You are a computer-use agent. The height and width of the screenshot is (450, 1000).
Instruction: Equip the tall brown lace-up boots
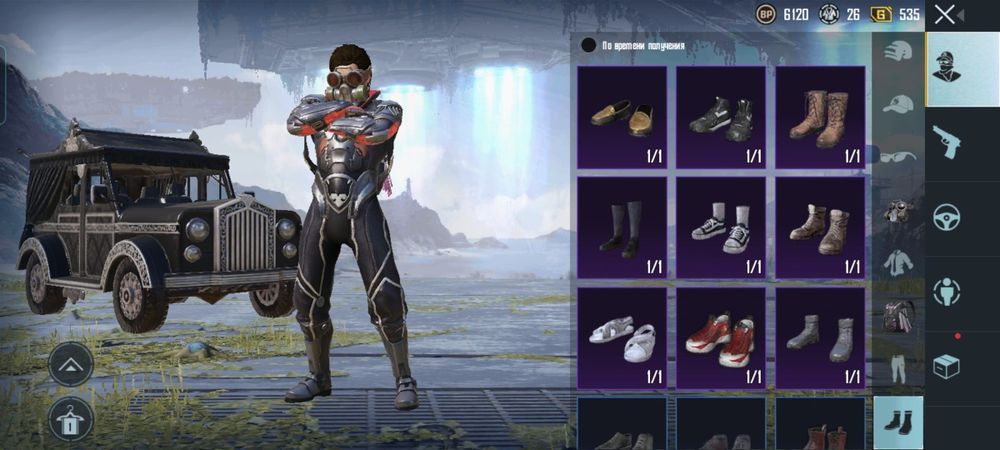pos(820,117)
